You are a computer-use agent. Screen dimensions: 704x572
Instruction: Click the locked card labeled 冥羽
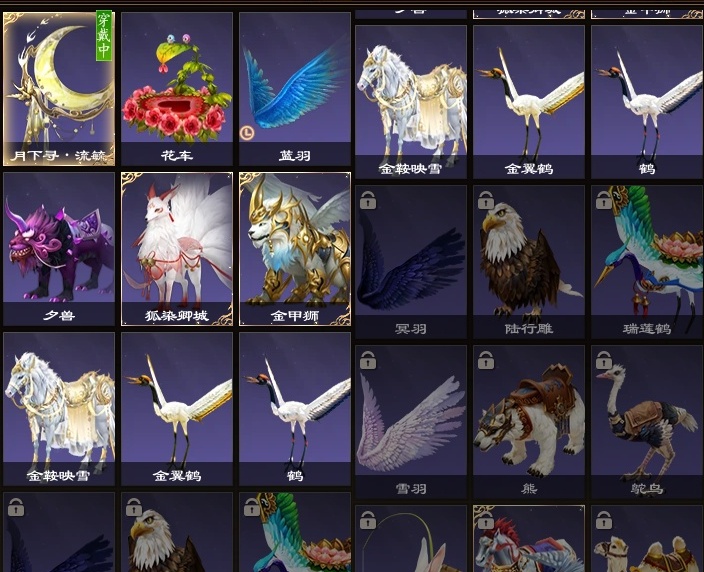[x=411, y=260]
